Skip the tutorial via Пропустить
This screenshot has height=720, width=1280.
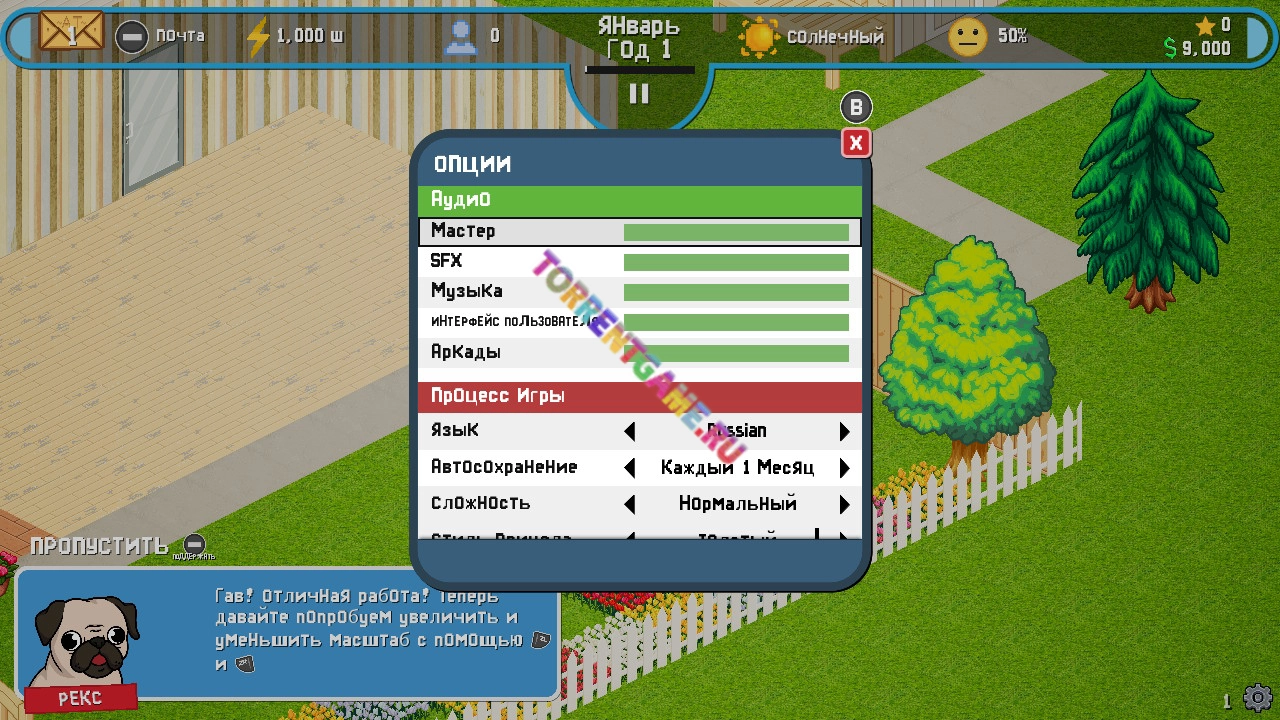coord(99,546)
